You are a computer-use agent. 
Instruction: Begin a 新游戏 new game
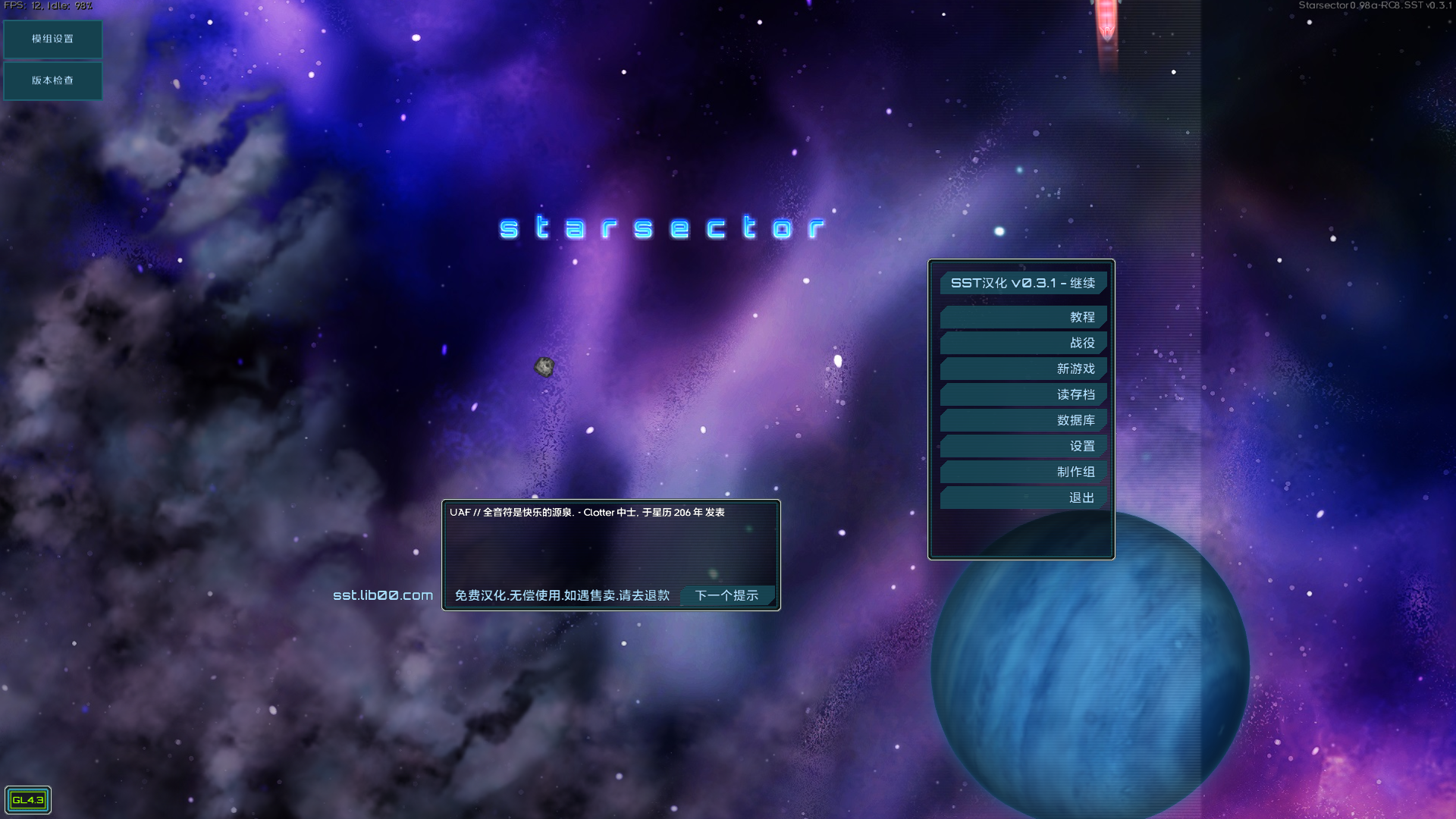click(1023, 368)
